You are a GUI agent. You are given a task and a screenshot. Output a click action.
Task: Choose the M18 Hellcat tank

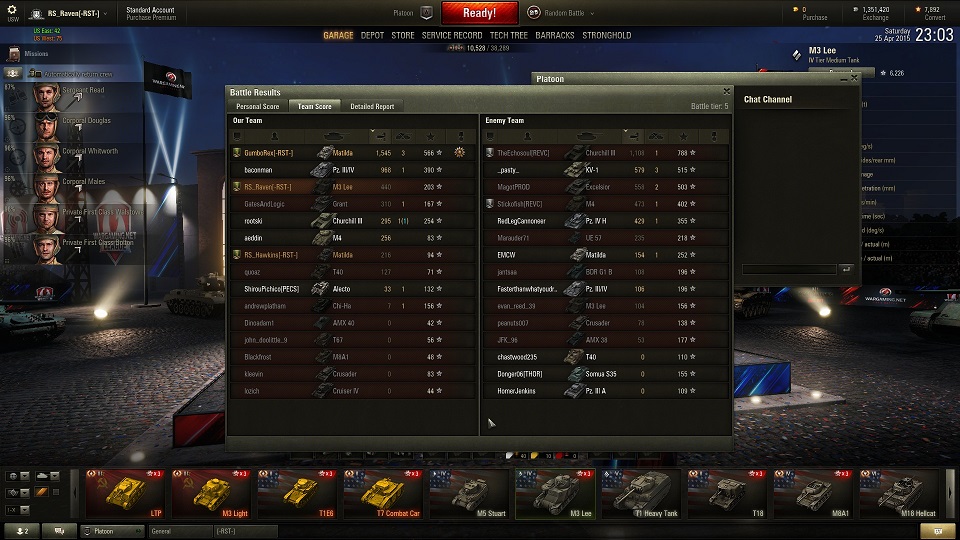[x=899, y=493]
